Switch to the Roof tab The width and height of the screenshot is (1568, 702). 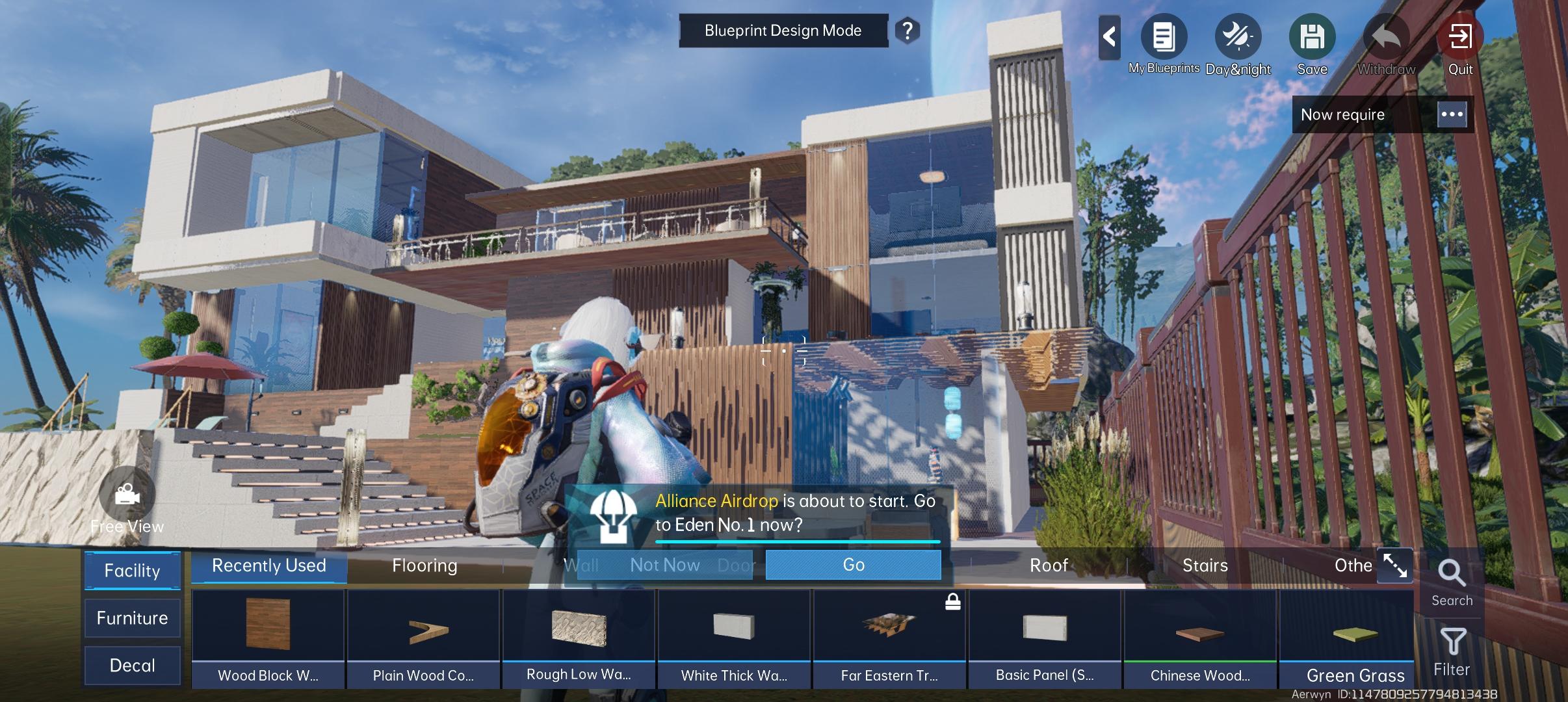tap(1049, 565)
